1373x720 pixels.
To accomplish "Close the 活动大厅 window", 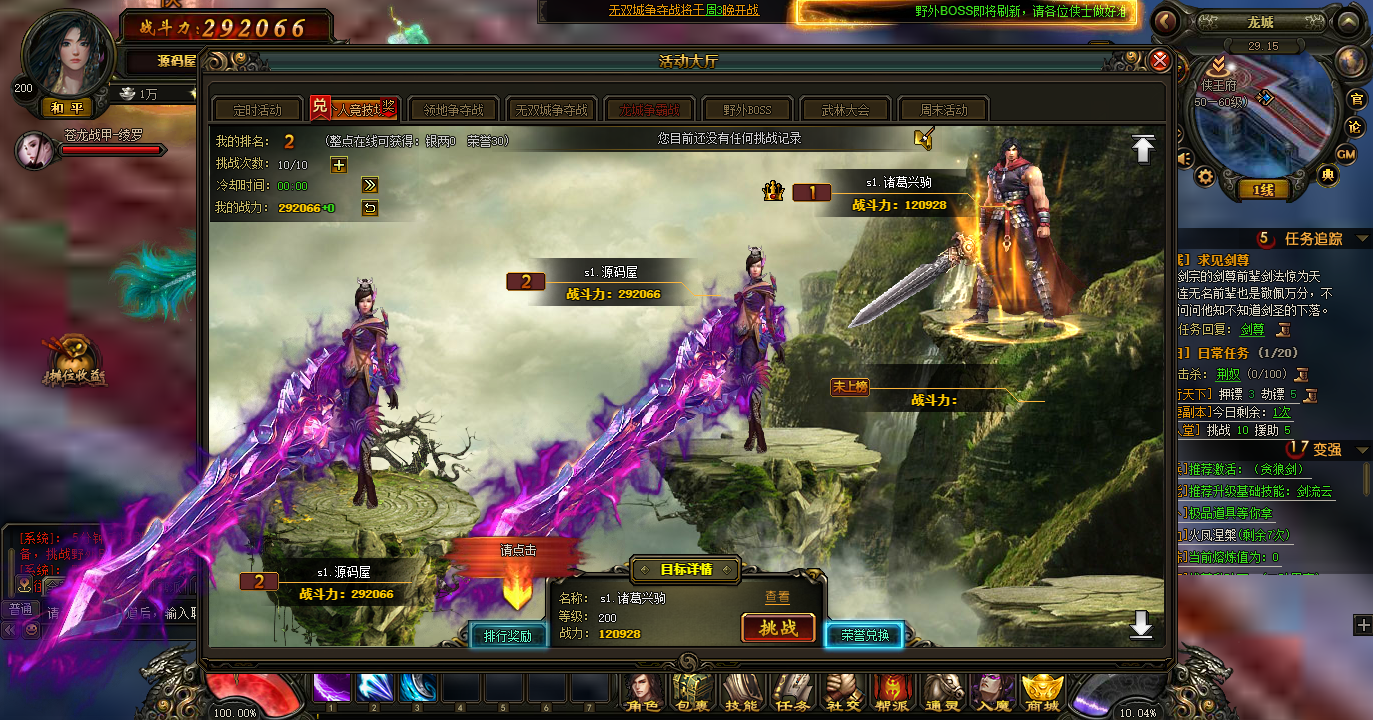I will (1160, 61).
